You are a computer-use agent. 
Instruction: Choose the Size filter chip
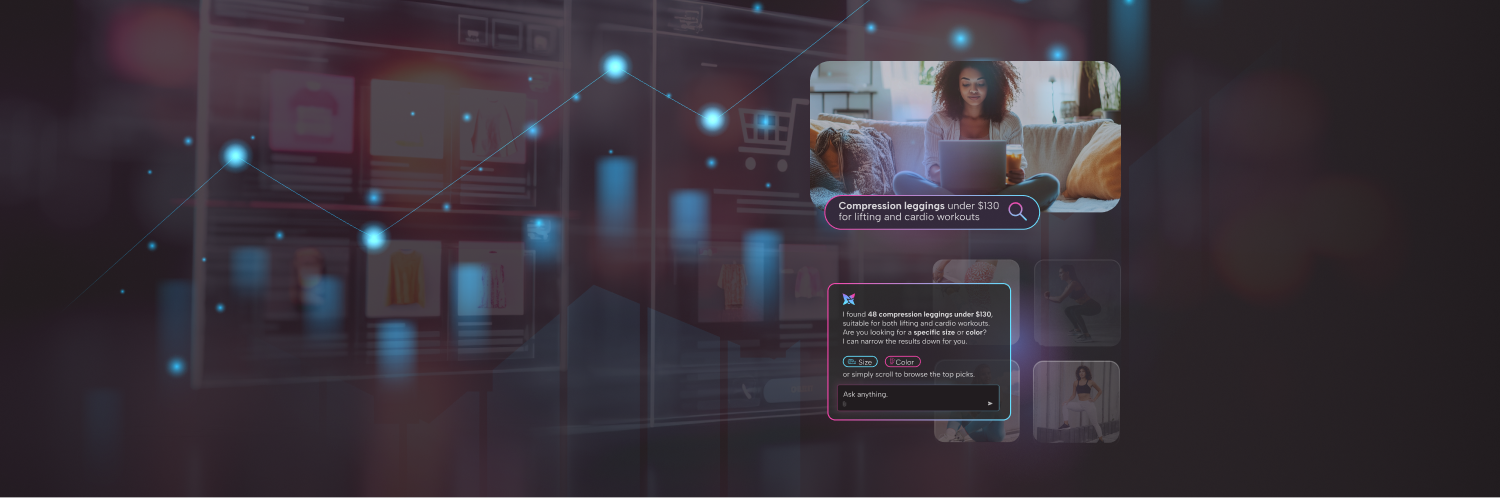(860, 361)
